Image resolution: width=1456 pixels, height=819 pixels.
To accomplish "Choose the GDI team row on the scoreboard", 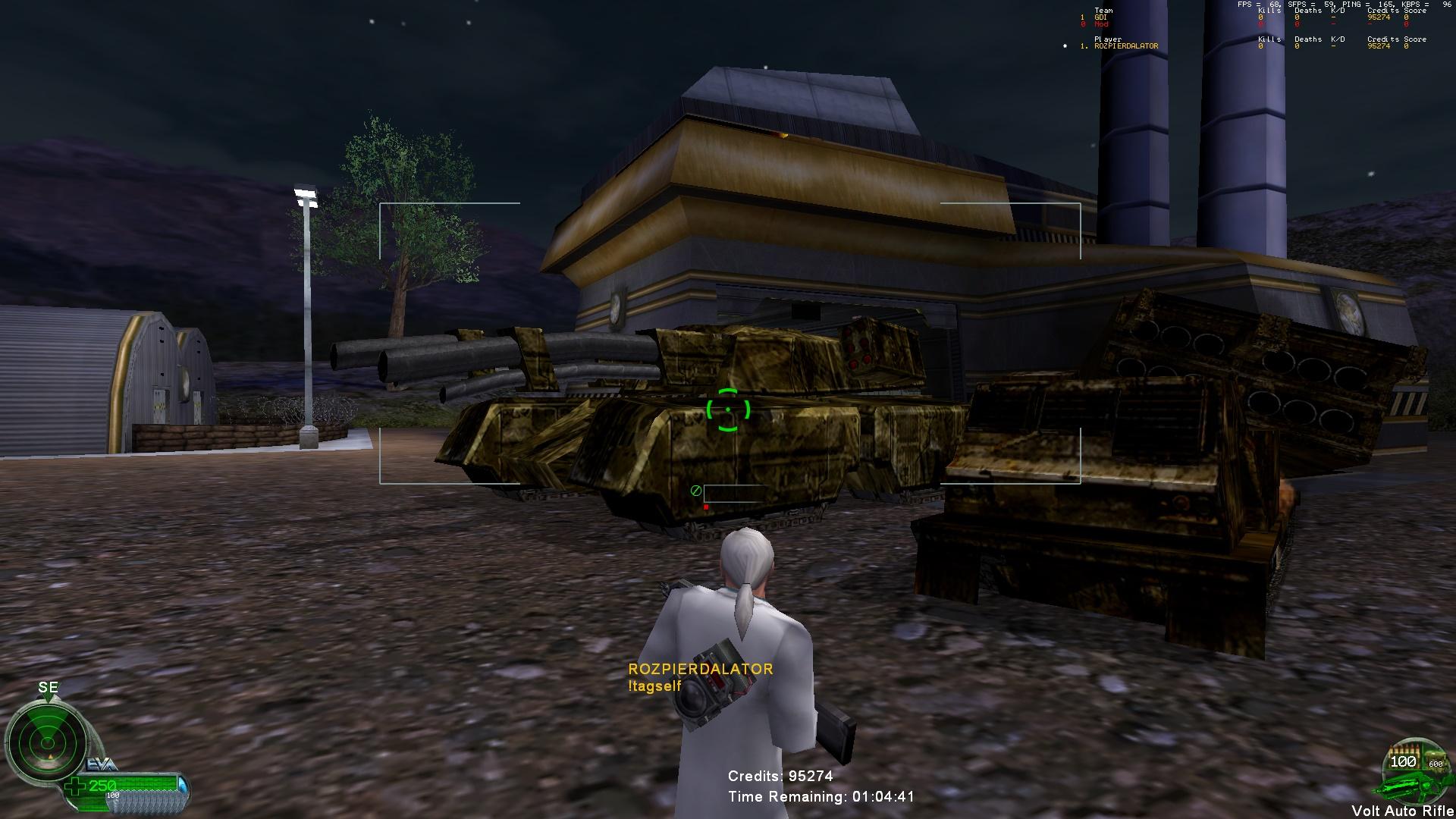I will (x=1100, y=17).
